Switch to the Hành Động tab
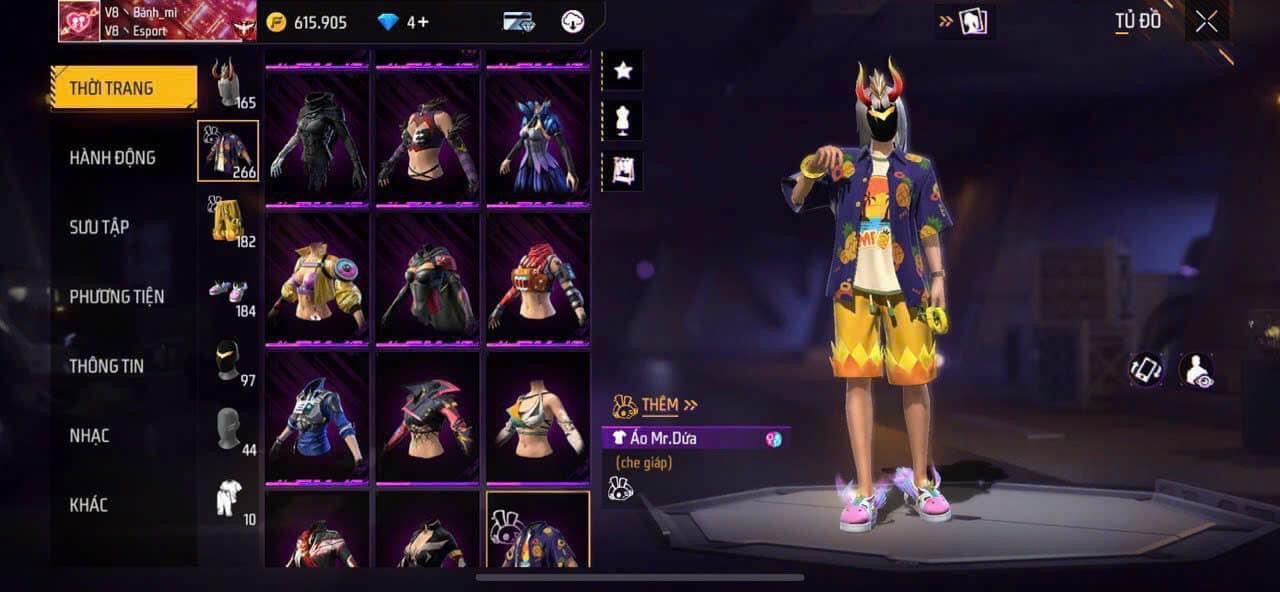The image size is (1280, 592). point(112,158)
